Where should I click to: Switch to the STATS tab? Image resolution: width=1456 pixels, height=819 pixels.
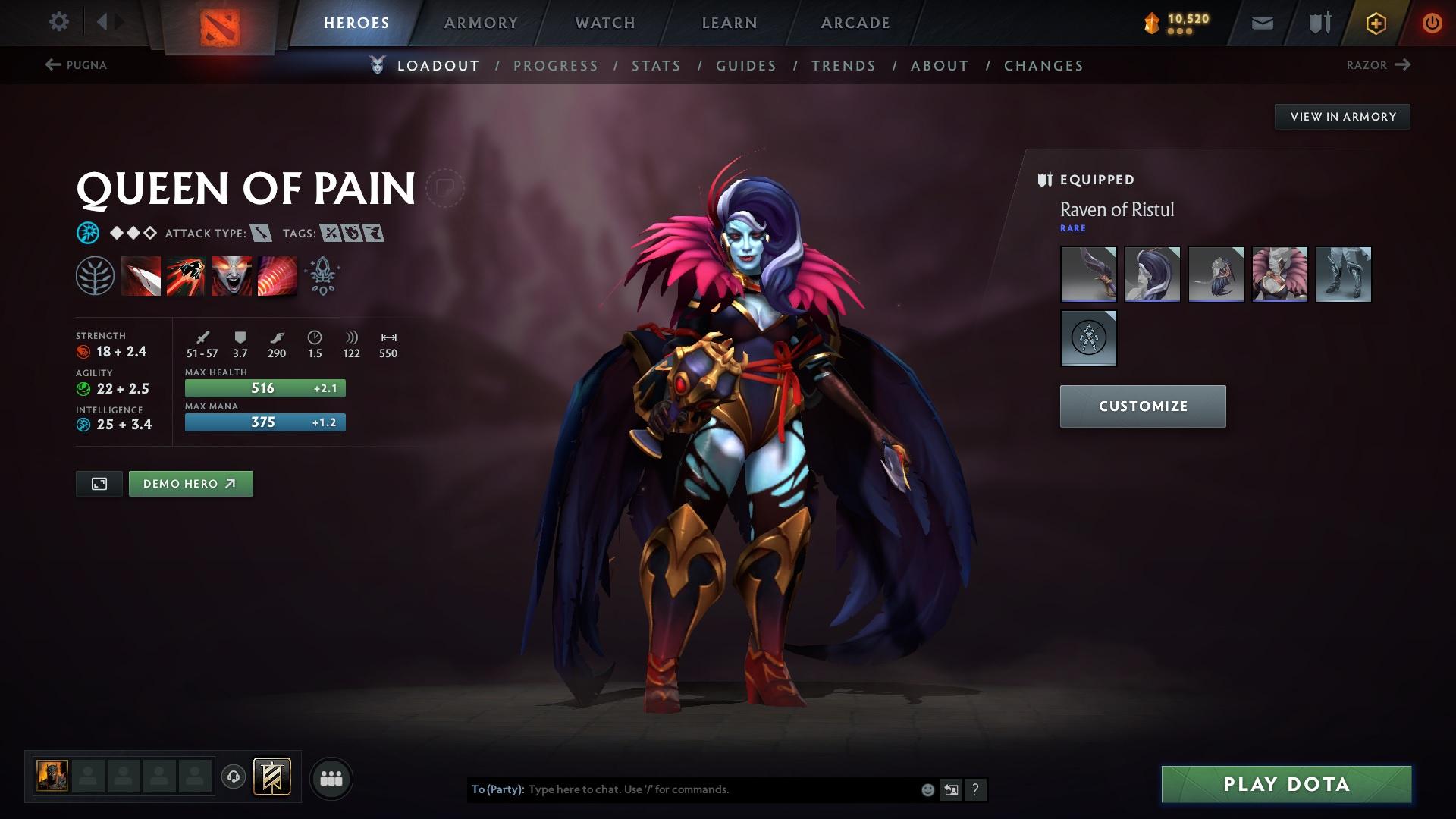657,65
